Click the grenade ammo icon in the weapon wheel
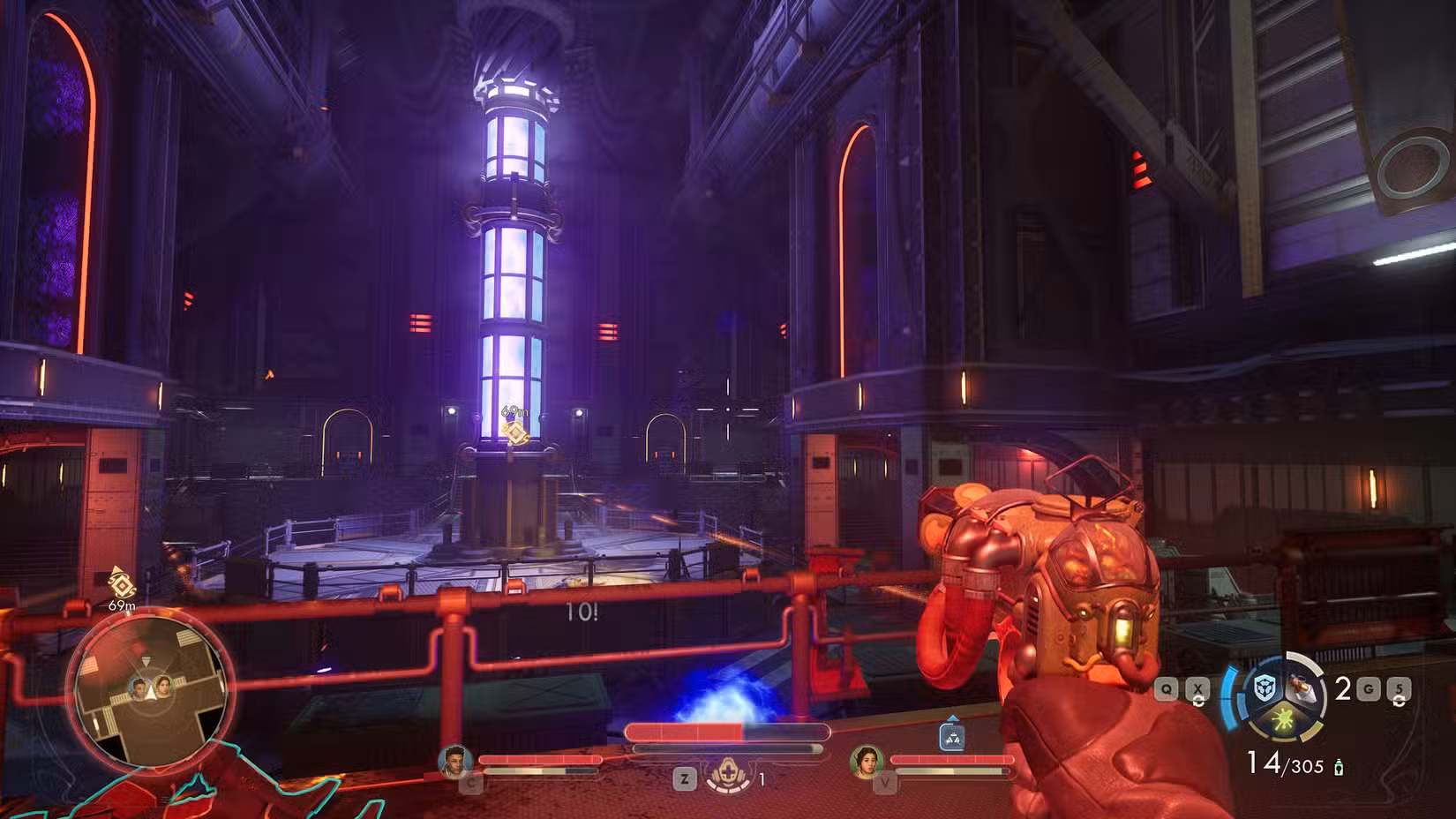The image size is (1456, 819). [1300, 687]
